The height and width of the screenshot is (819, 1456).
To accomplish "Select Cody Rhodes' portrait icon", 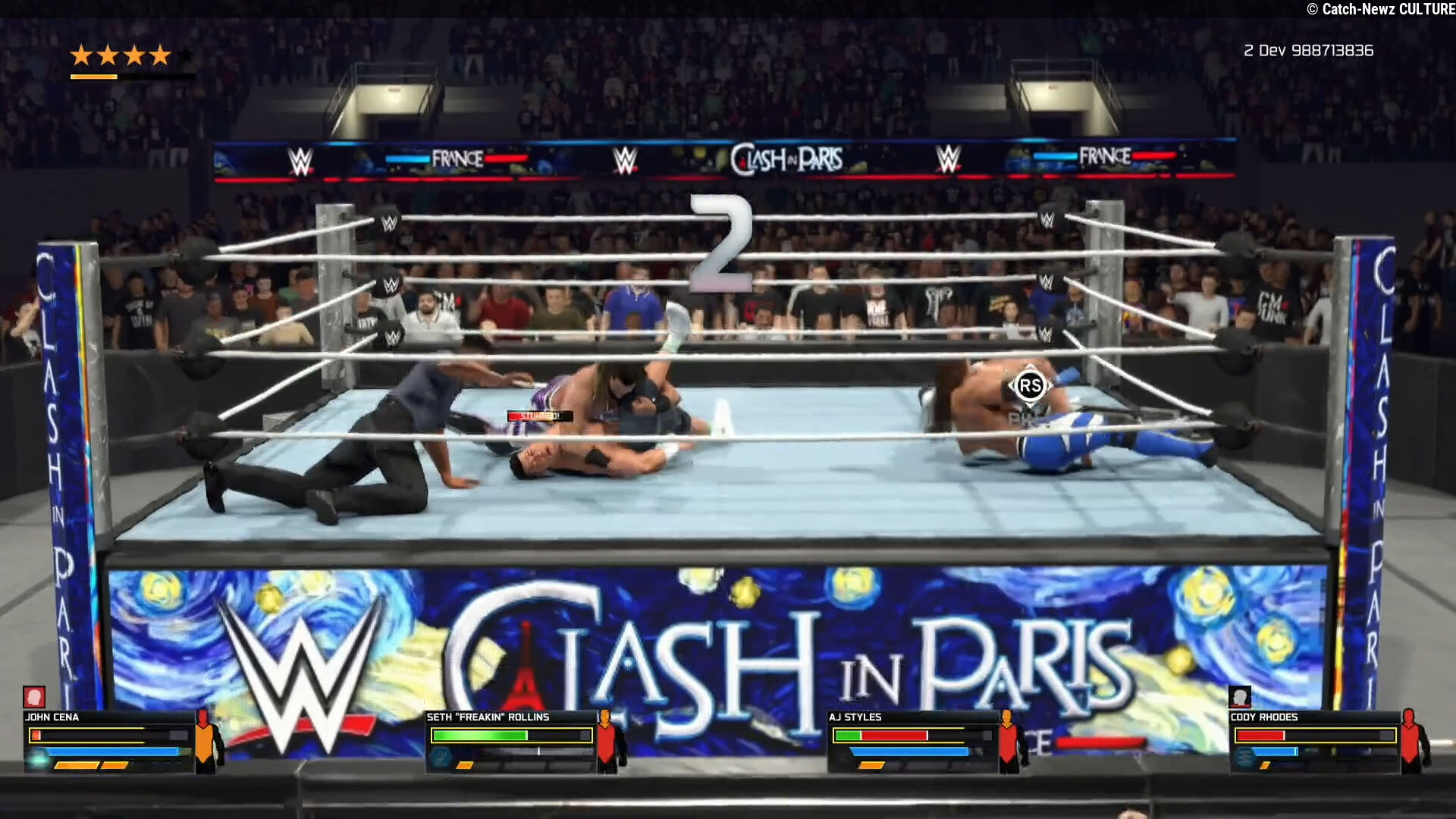I will coord(1240,697).
